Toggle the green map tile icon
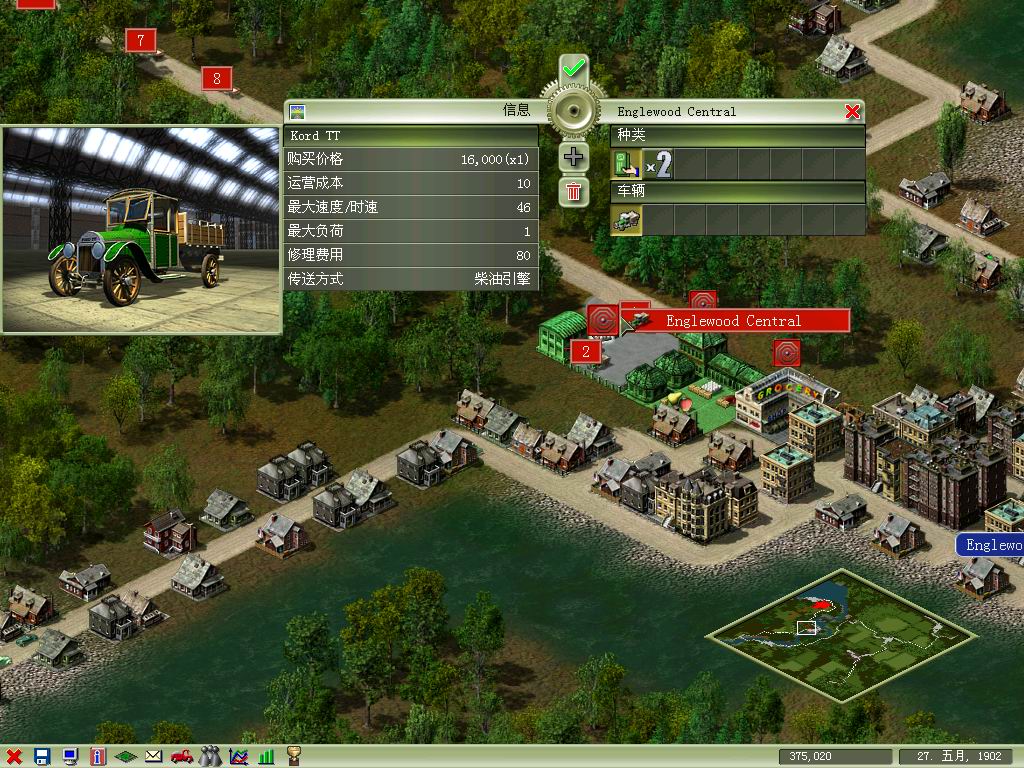 pyautogui.click(x=126, y=757)
